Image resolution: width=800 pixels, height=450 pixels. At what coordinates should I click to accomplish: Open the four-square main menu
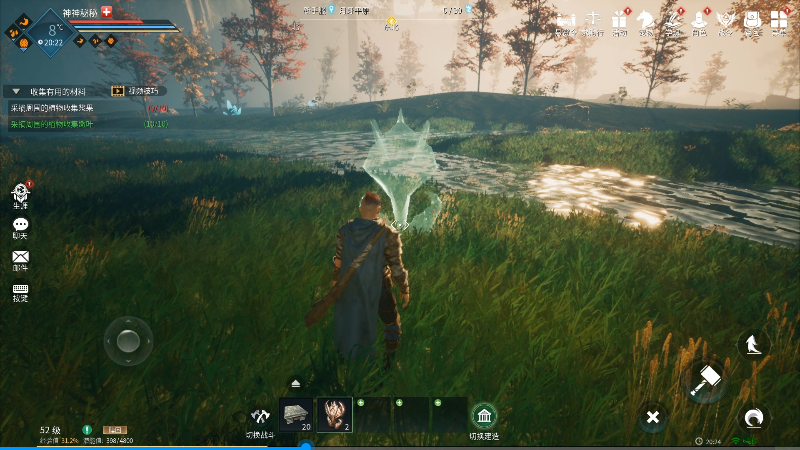(778, 19)
